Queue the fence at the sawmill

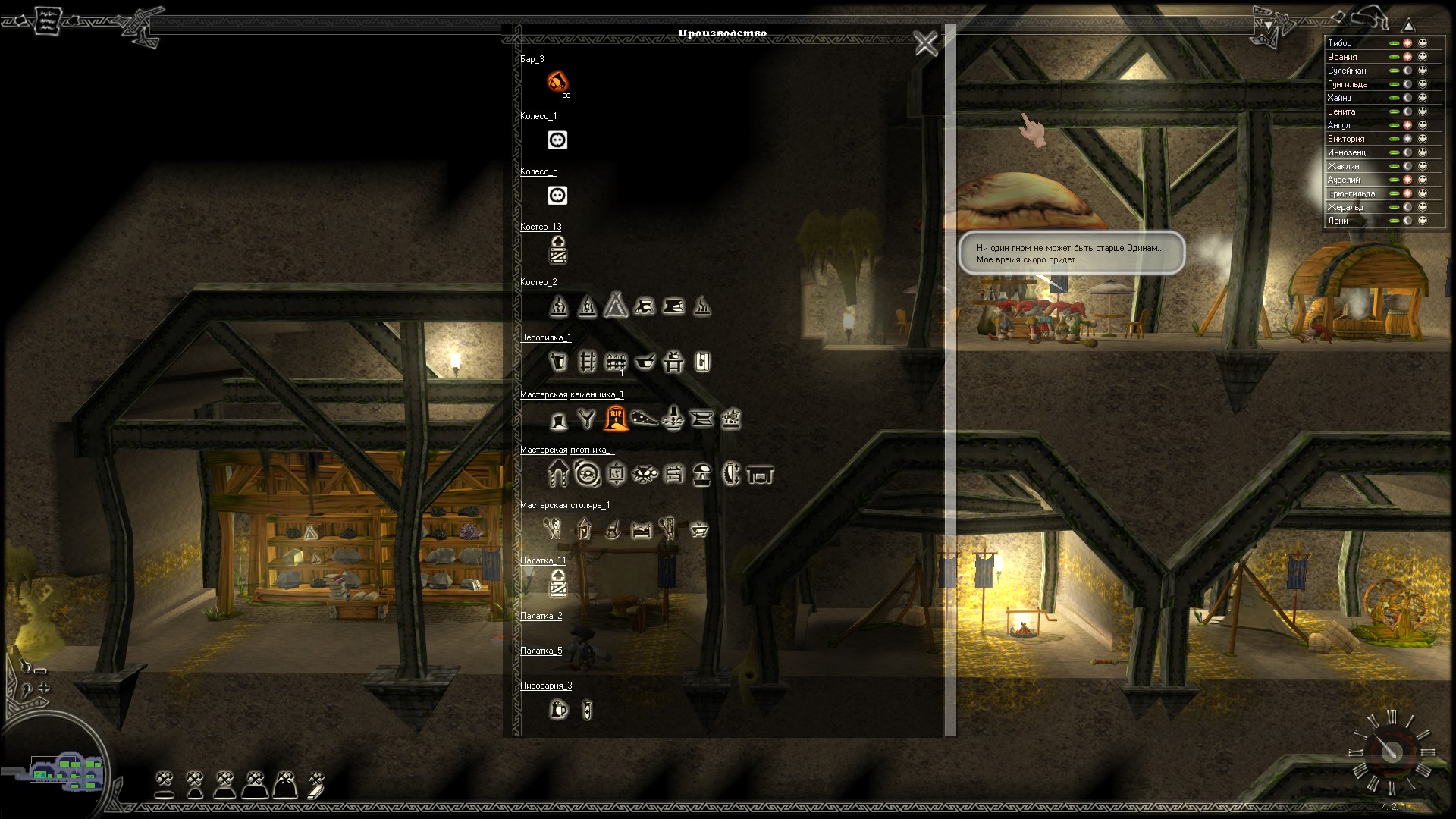pos(616,362)
